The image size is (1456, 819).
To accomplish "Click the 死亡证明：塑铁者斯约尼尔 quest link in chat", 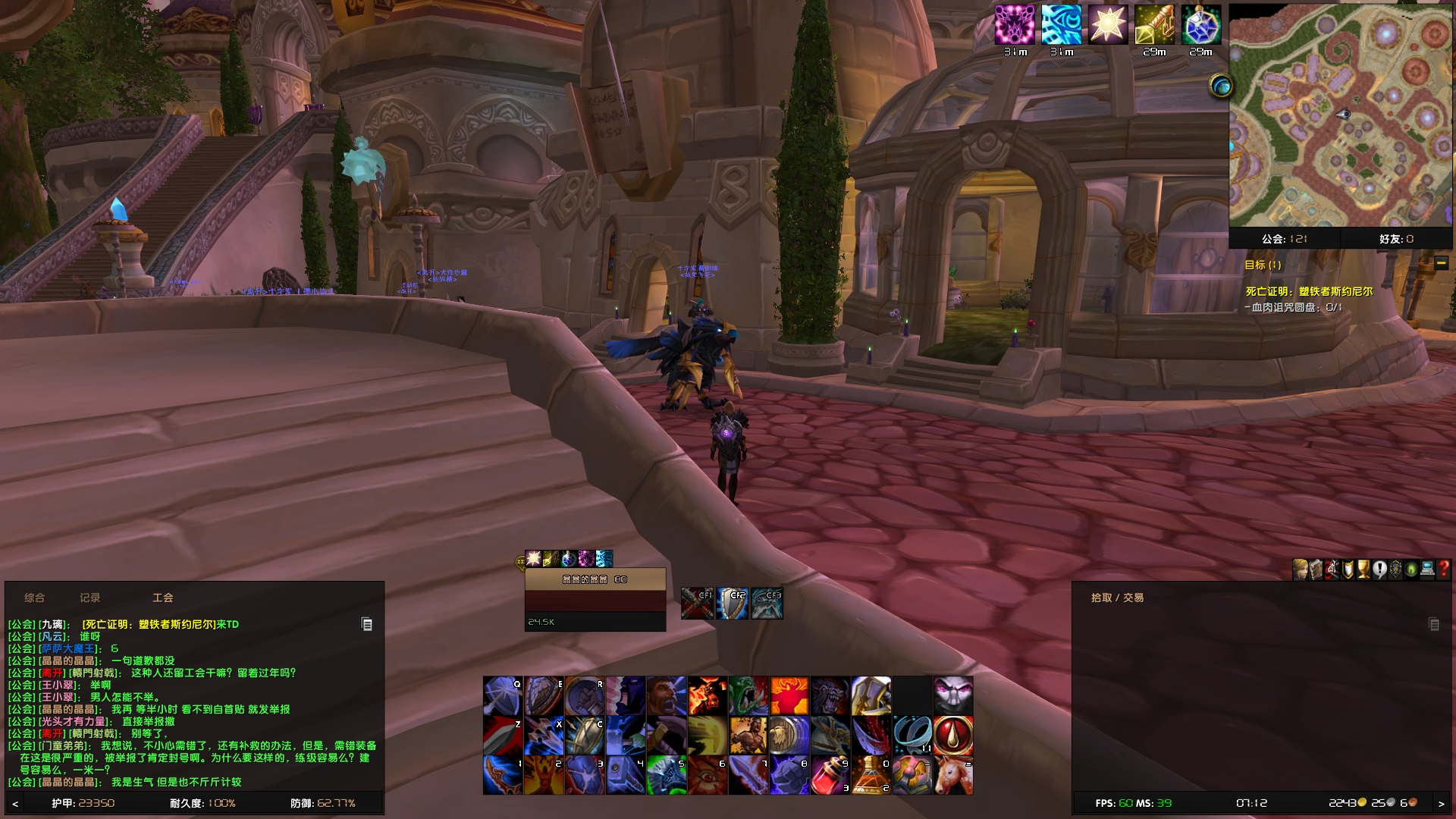I will tap(148, 624).
